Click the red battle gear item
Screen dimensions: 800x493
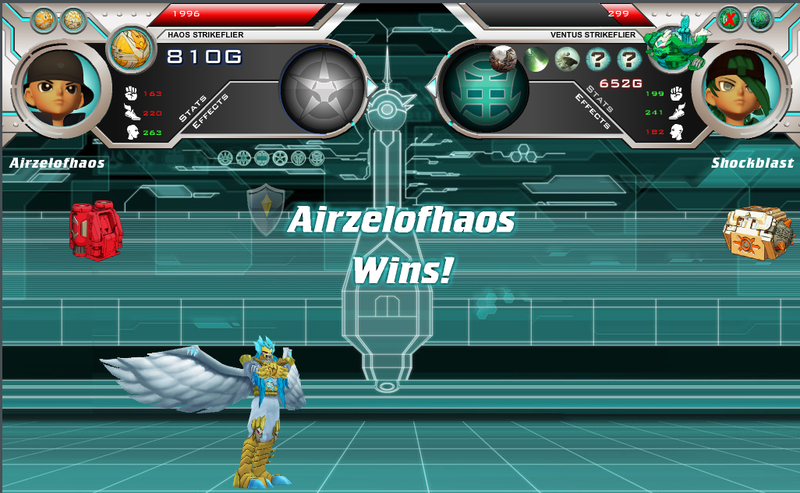coord(90,226)
